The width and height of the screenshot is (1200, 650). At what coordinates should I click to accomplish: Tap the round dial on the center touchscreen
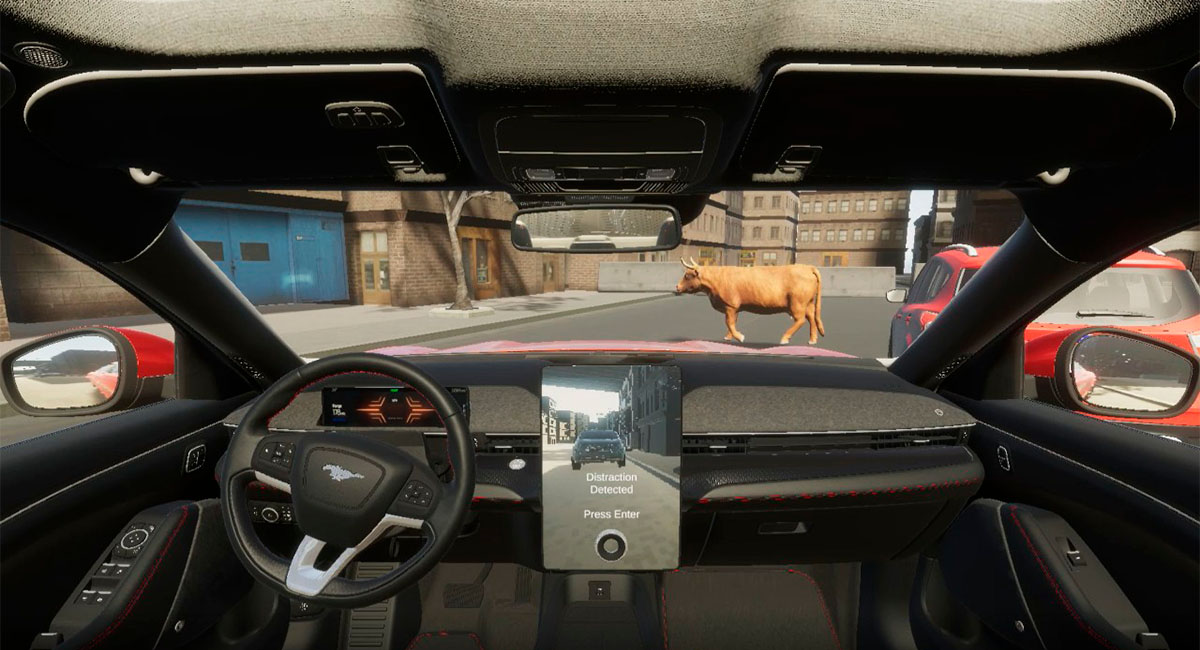click(610, 545)
